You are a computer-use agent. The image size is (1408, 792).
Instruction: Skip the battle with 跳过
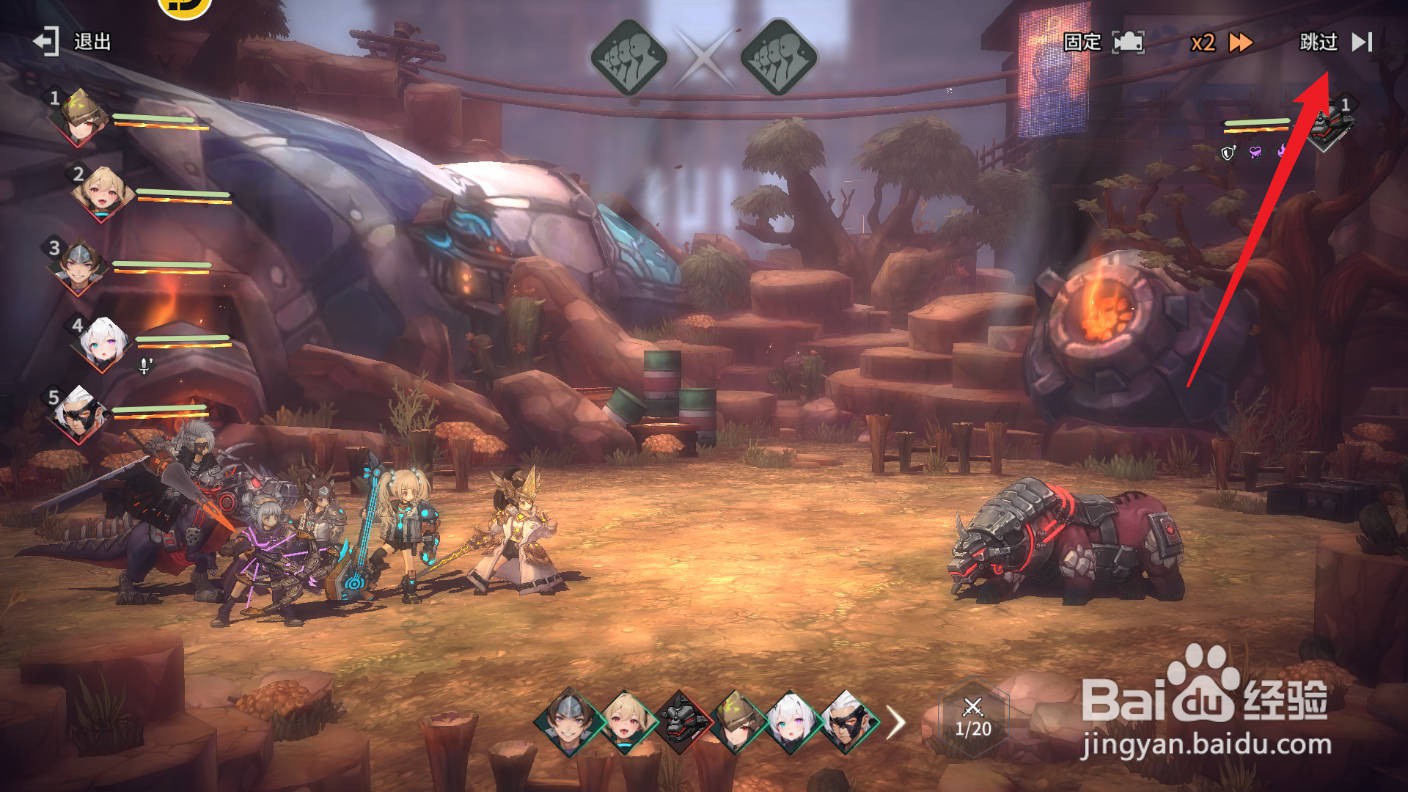point(1335,42)
